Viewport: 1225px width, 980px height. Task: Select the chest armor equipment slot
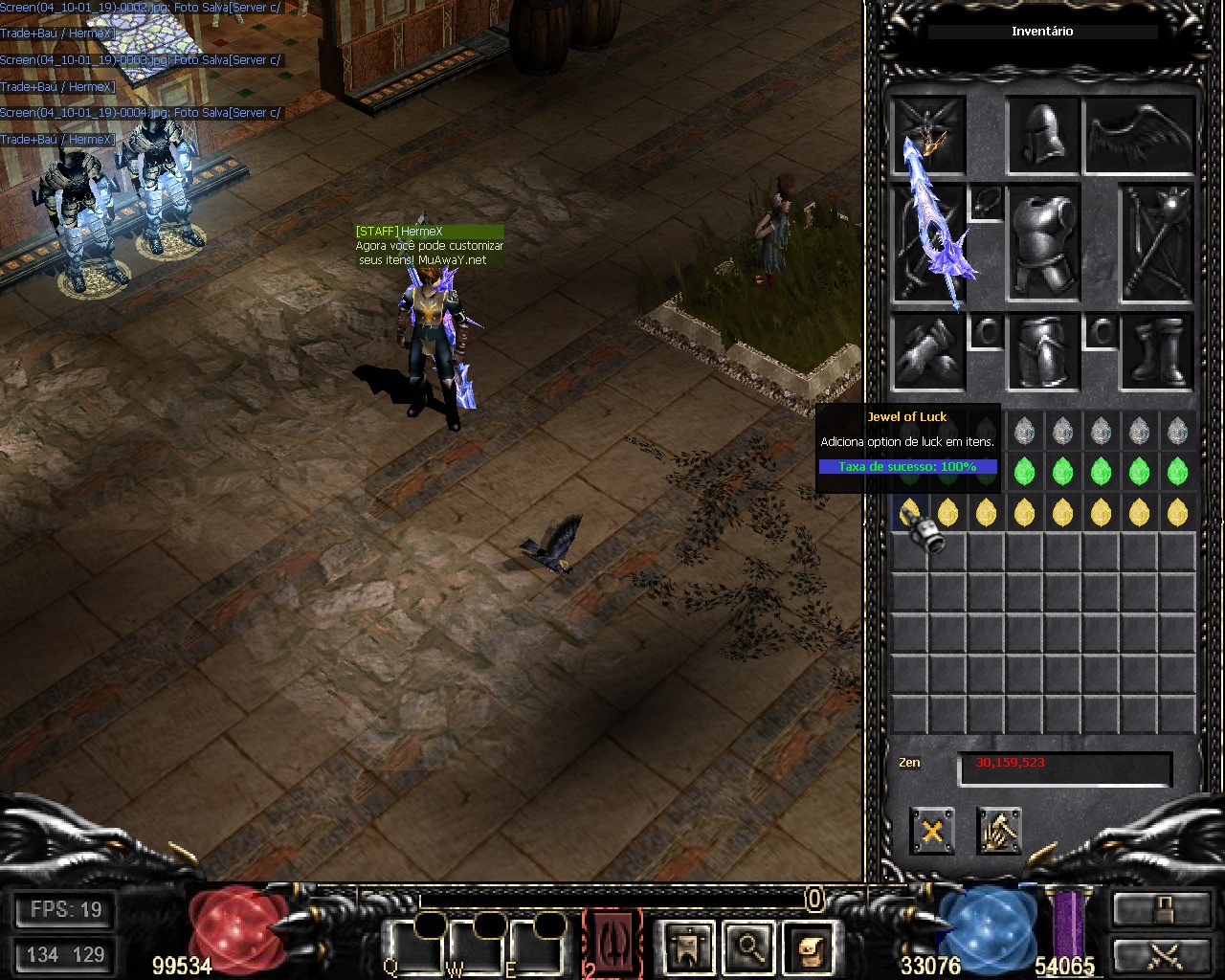click(1043, 243)
